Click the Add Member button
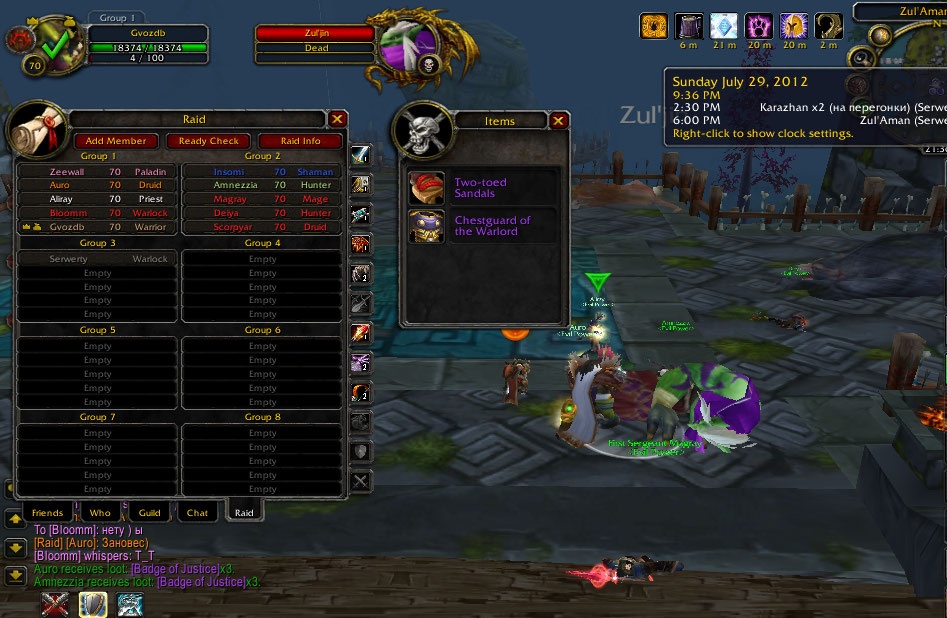This screenshot has width=947, height=618. (116, 141)
